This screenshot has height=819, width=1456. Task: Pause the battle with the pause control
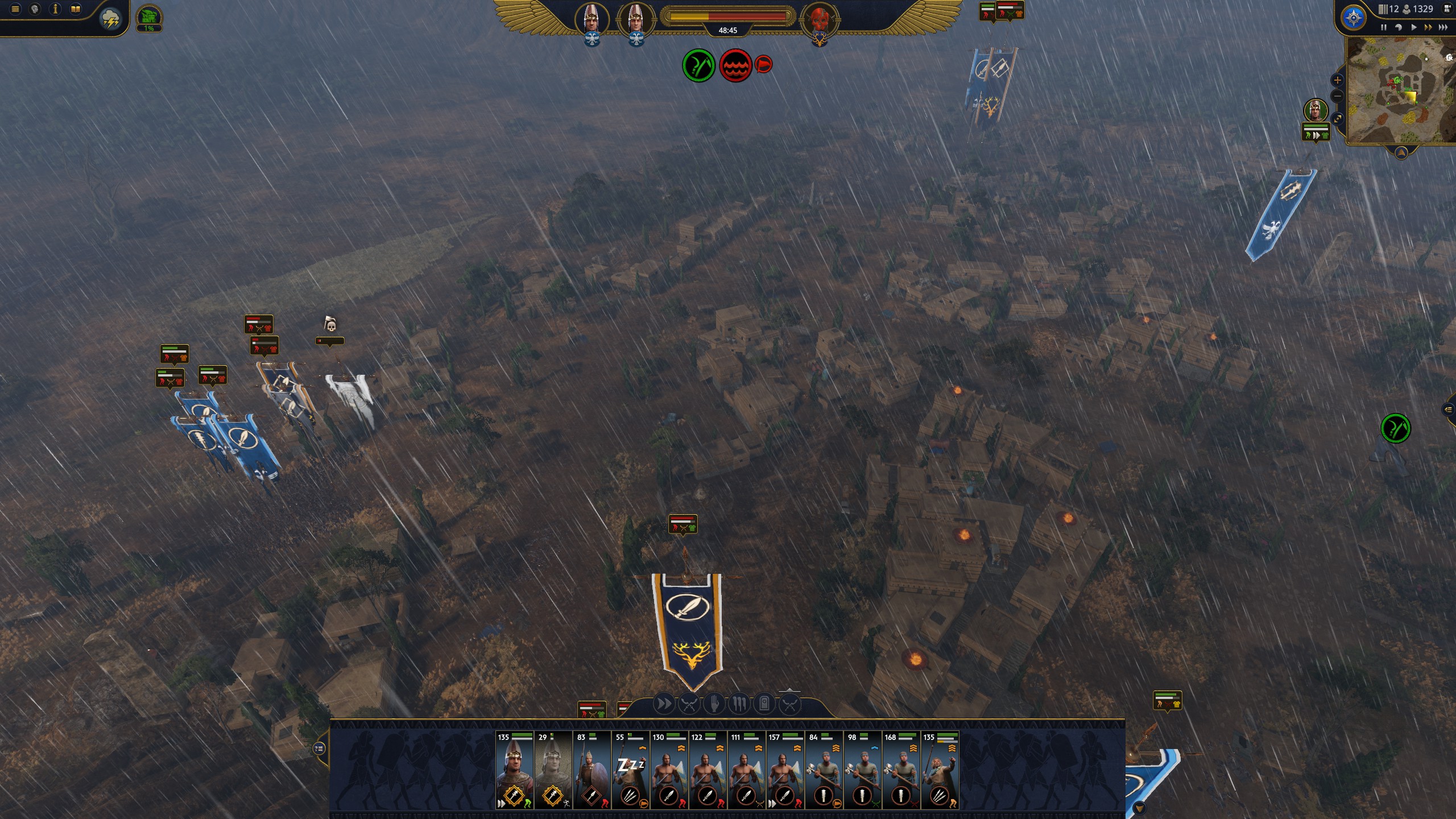pos(1384,27)
